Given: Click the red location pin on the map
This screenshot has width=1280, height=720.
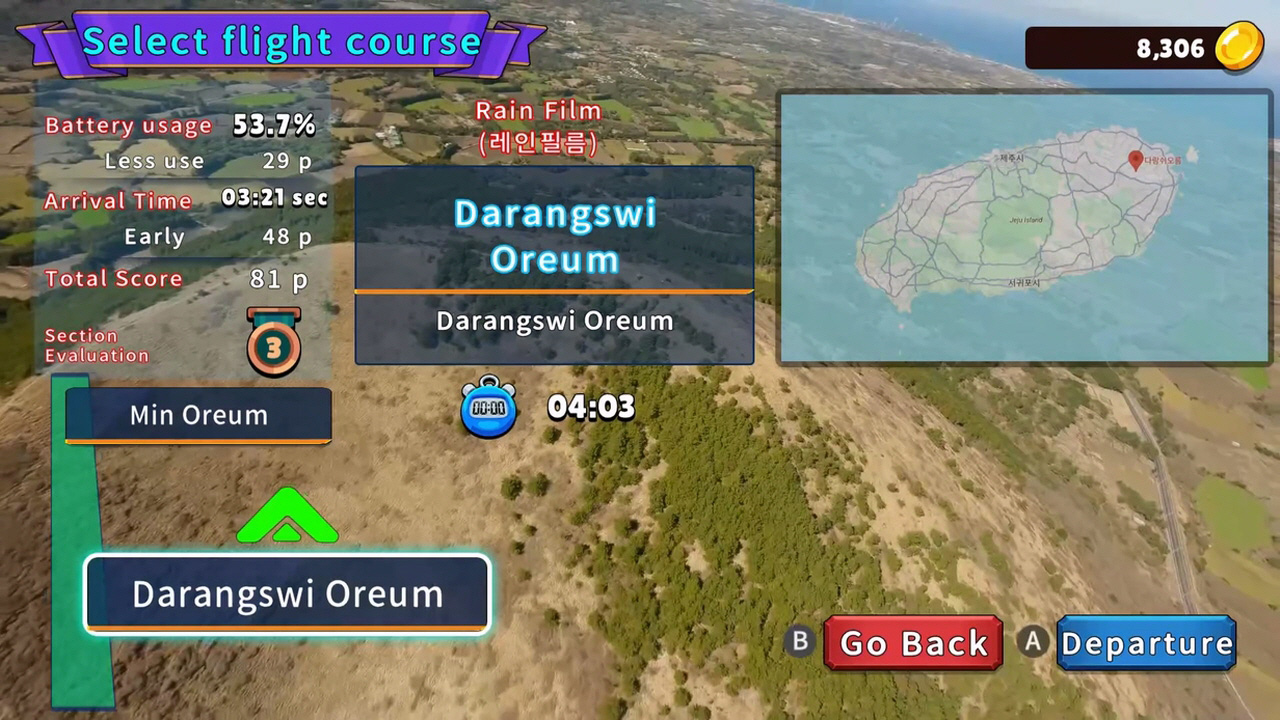Looking at the screenshot, I should 1135,160.
